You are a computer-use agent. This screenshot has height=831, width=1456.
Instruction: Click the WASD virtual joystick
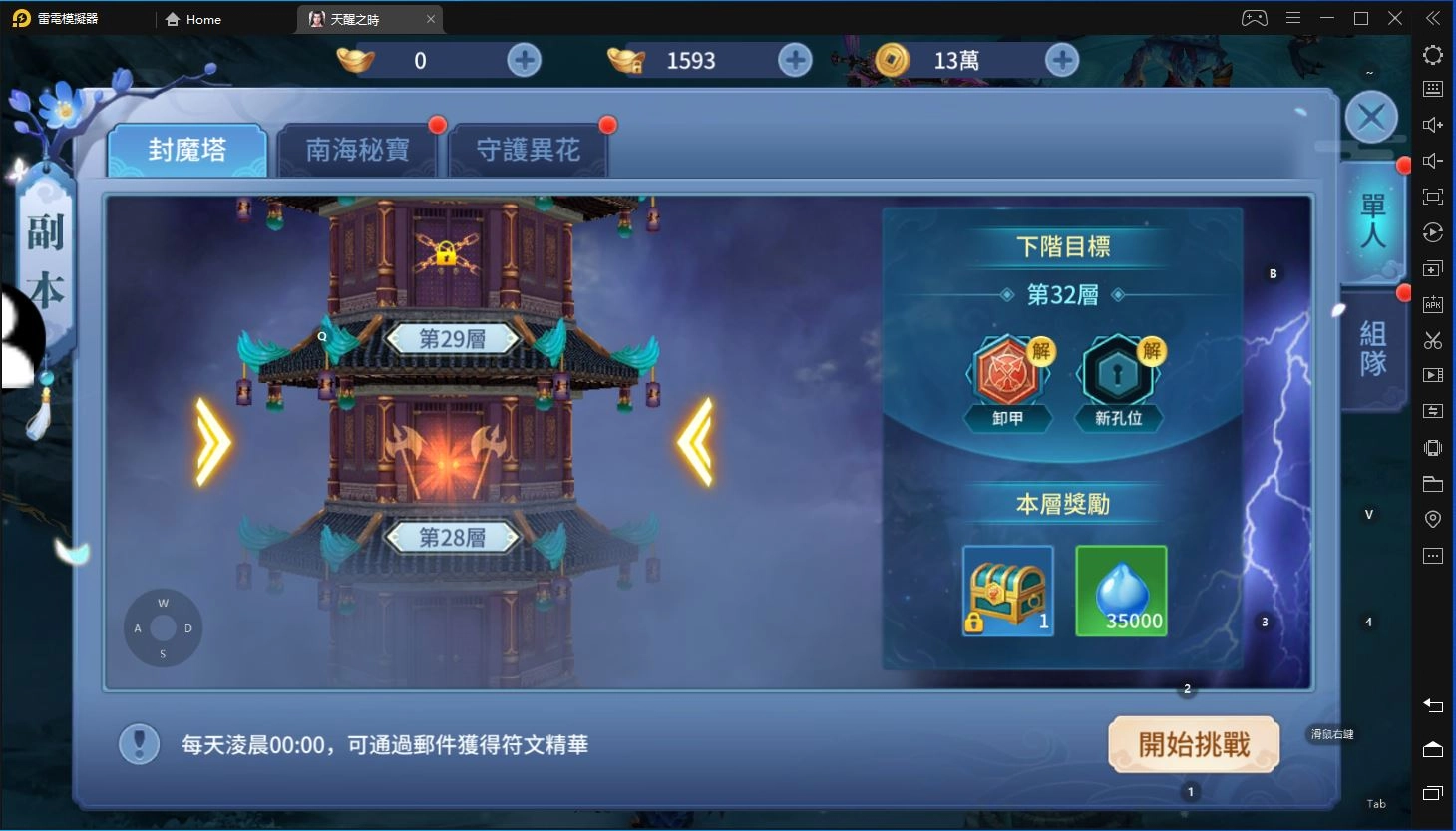click(x=163, y=627)
